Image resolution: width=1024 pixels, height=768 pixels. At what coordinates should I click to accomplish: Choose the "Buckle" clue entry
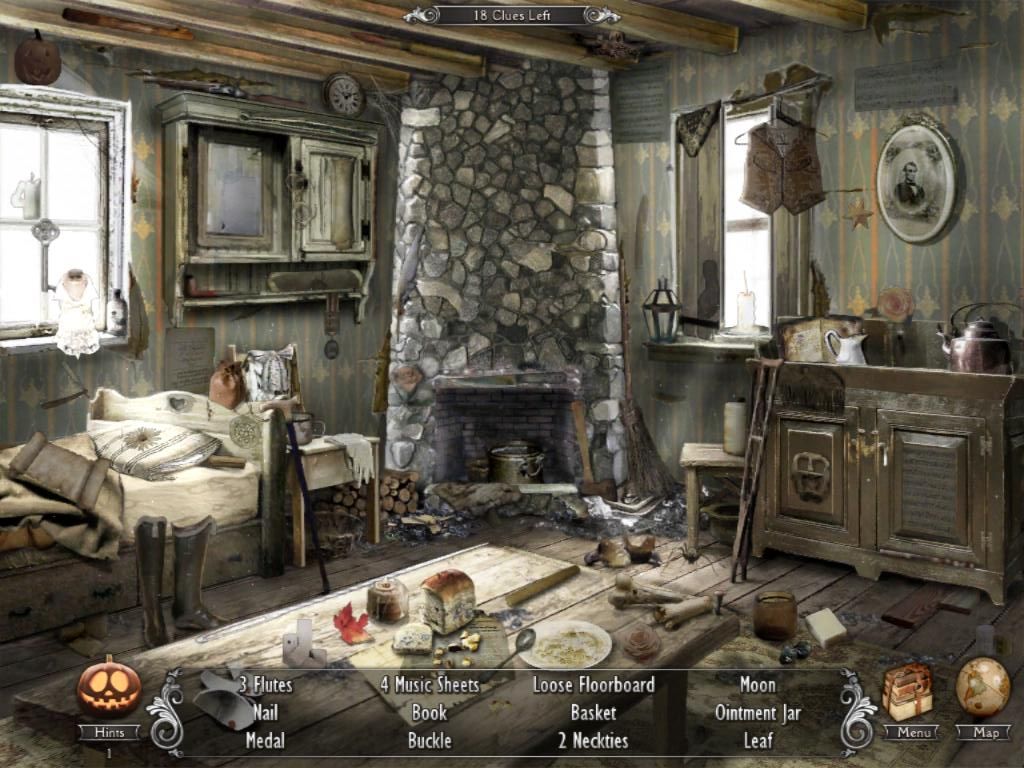(x=429, y=741)
